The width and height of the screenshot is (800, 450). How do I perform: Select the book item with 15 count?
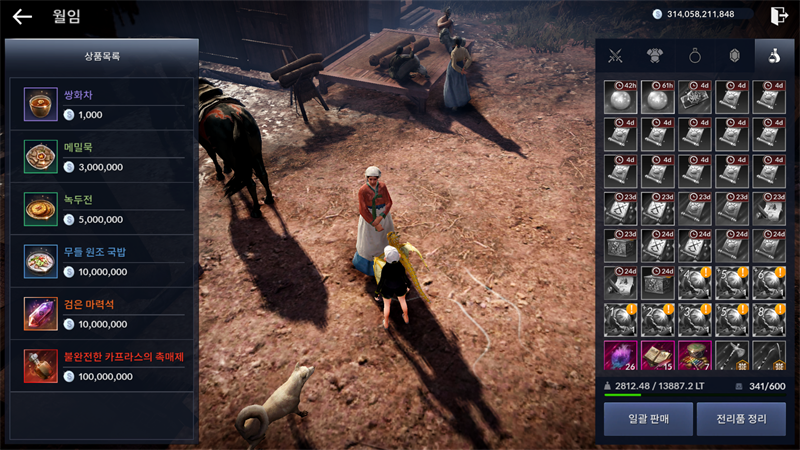pos(657,356)
